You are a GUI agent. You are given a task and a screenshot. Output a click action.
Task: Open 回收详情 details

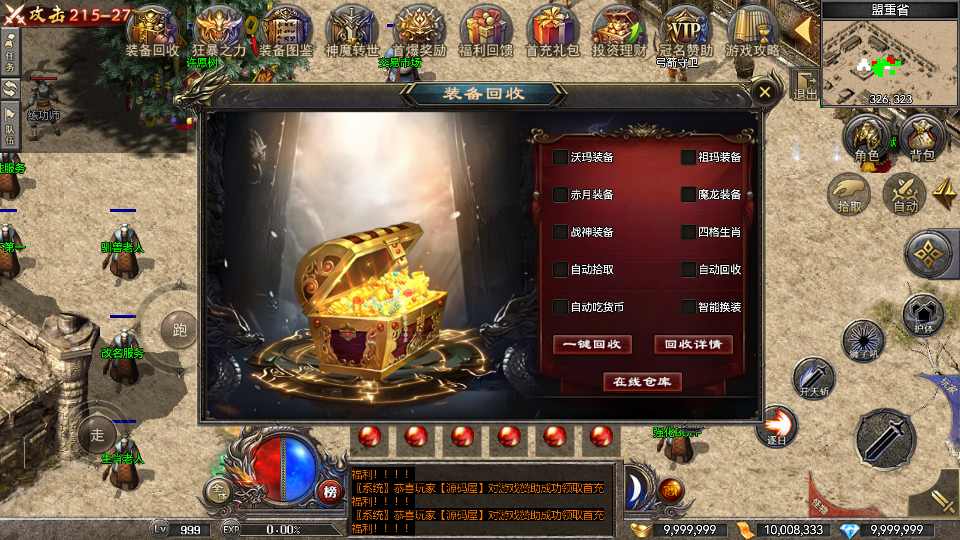click(693, 344)
